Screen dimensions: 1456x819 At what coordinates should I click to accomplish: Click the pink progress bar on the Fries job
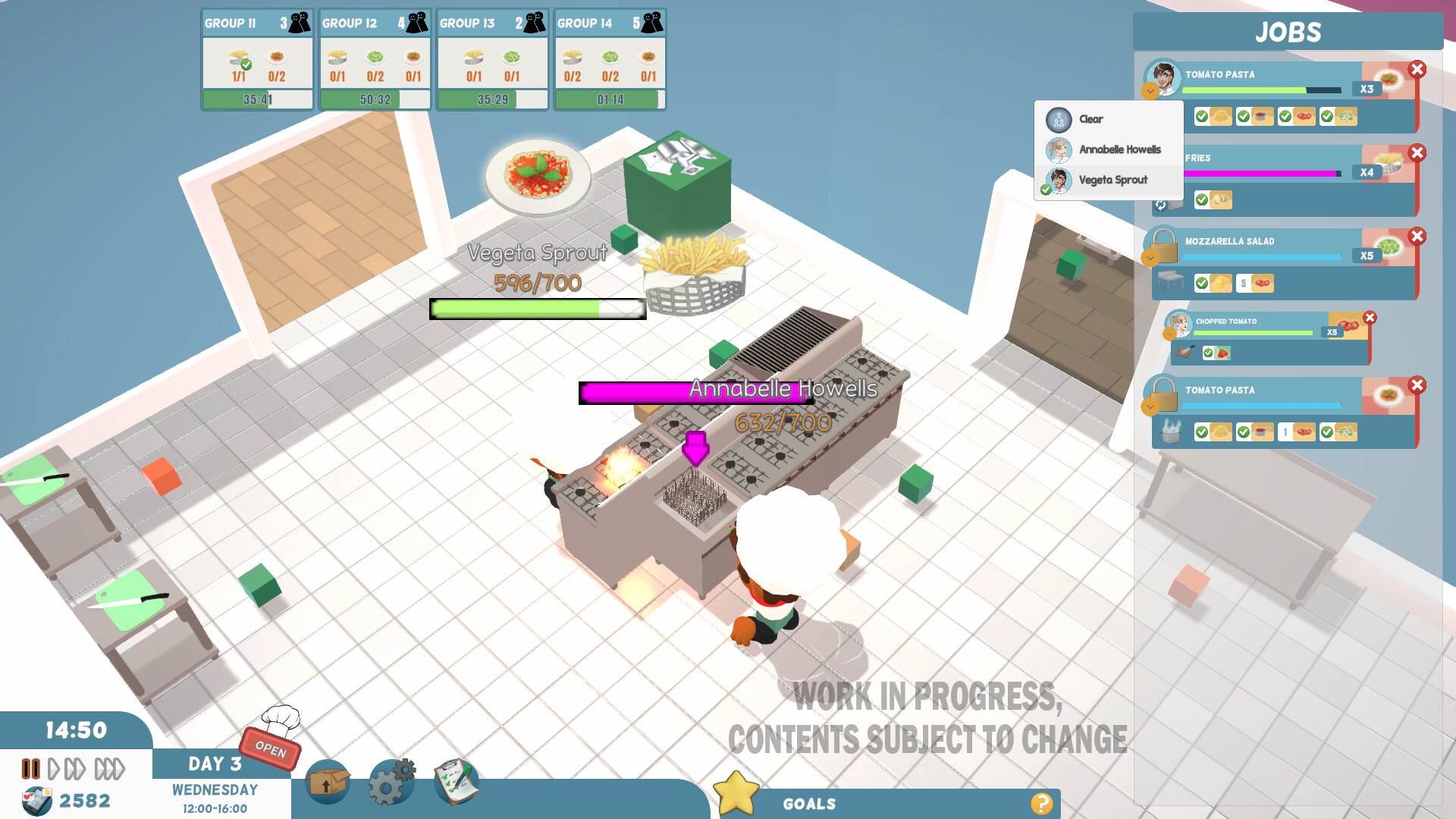[x=1259, y=174]
